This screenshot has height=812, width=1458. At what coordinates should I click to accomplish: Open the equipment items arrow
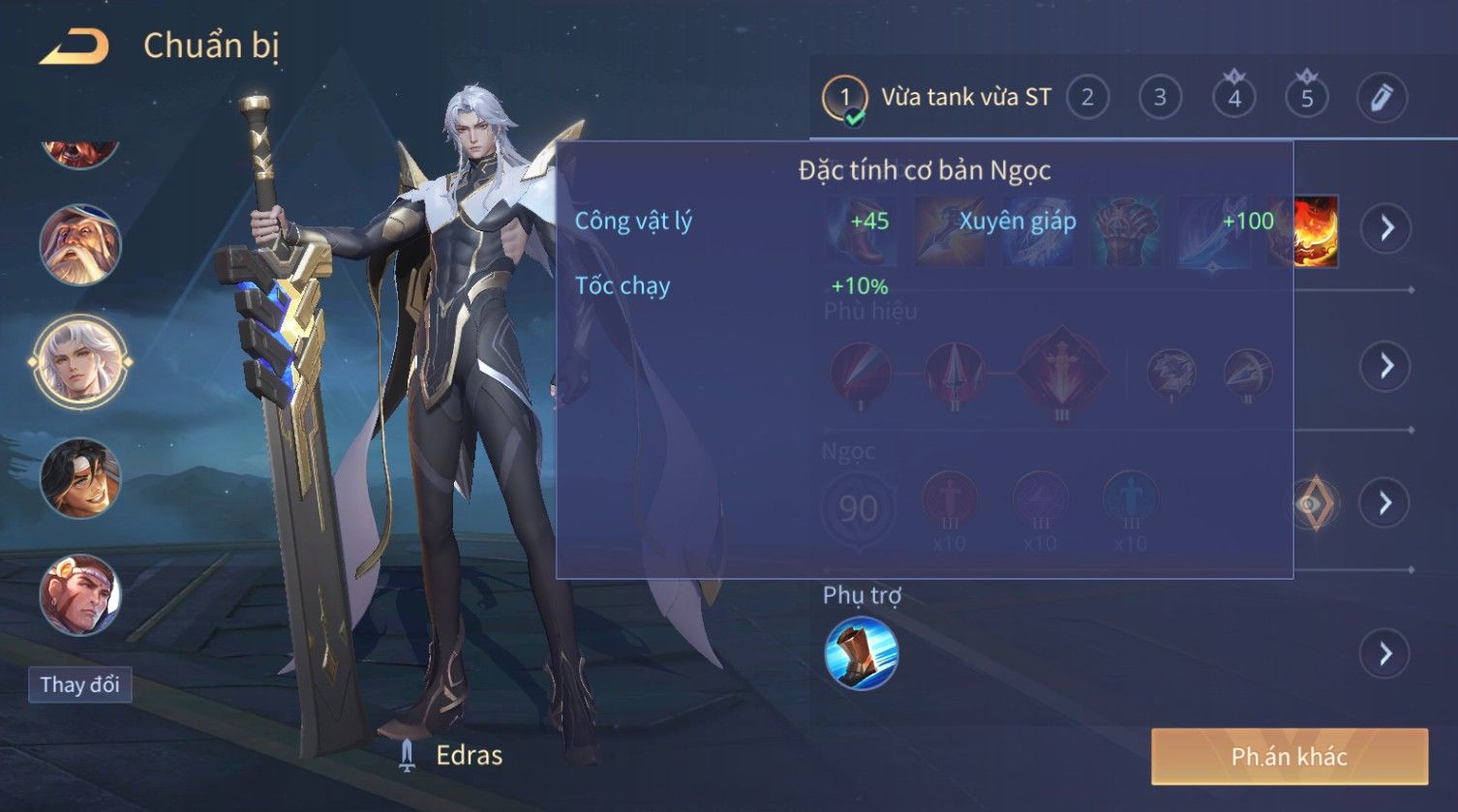pos(1386,228)
